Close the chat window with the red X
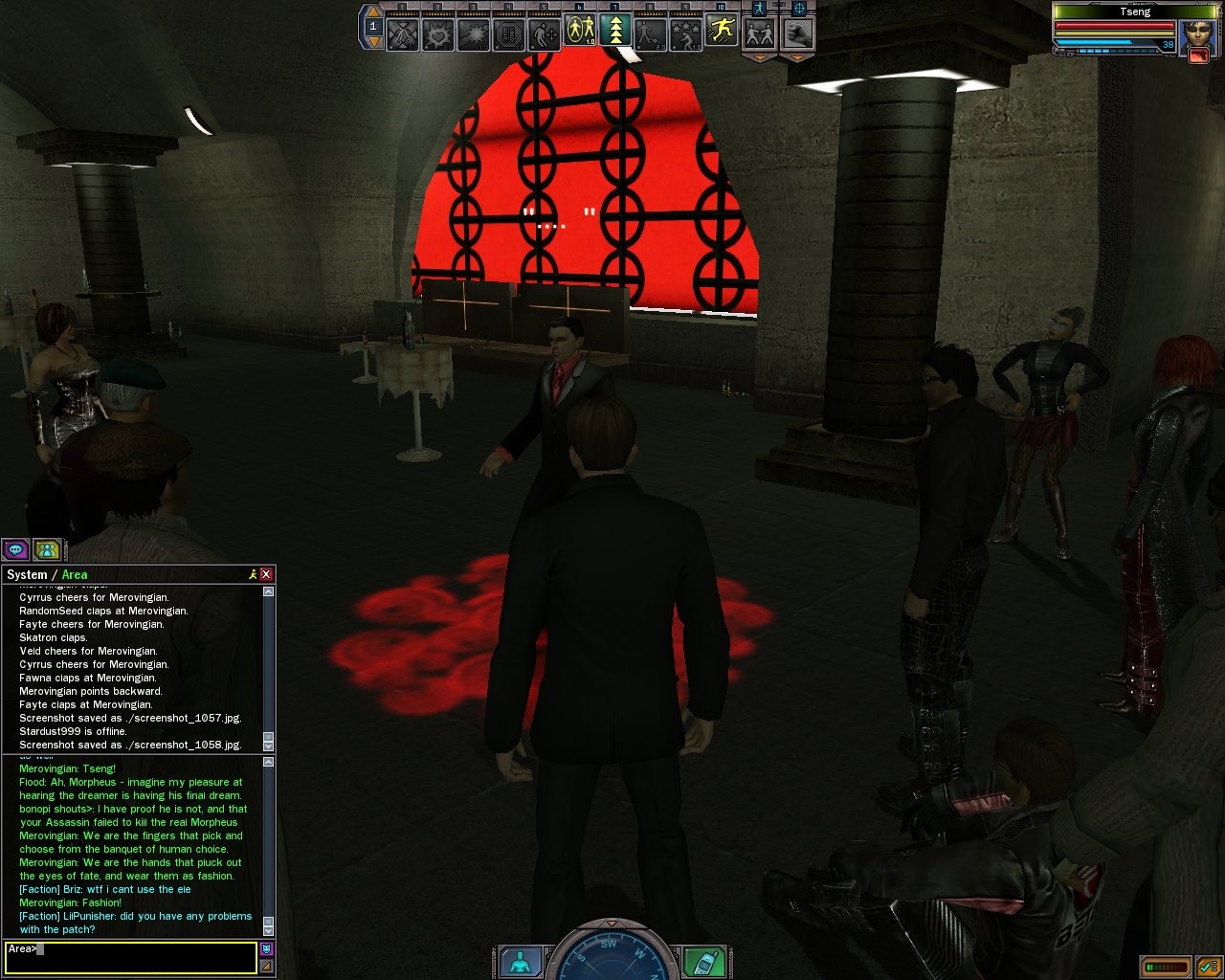This screenshot has width=1225, height=980. pos(266,574)
